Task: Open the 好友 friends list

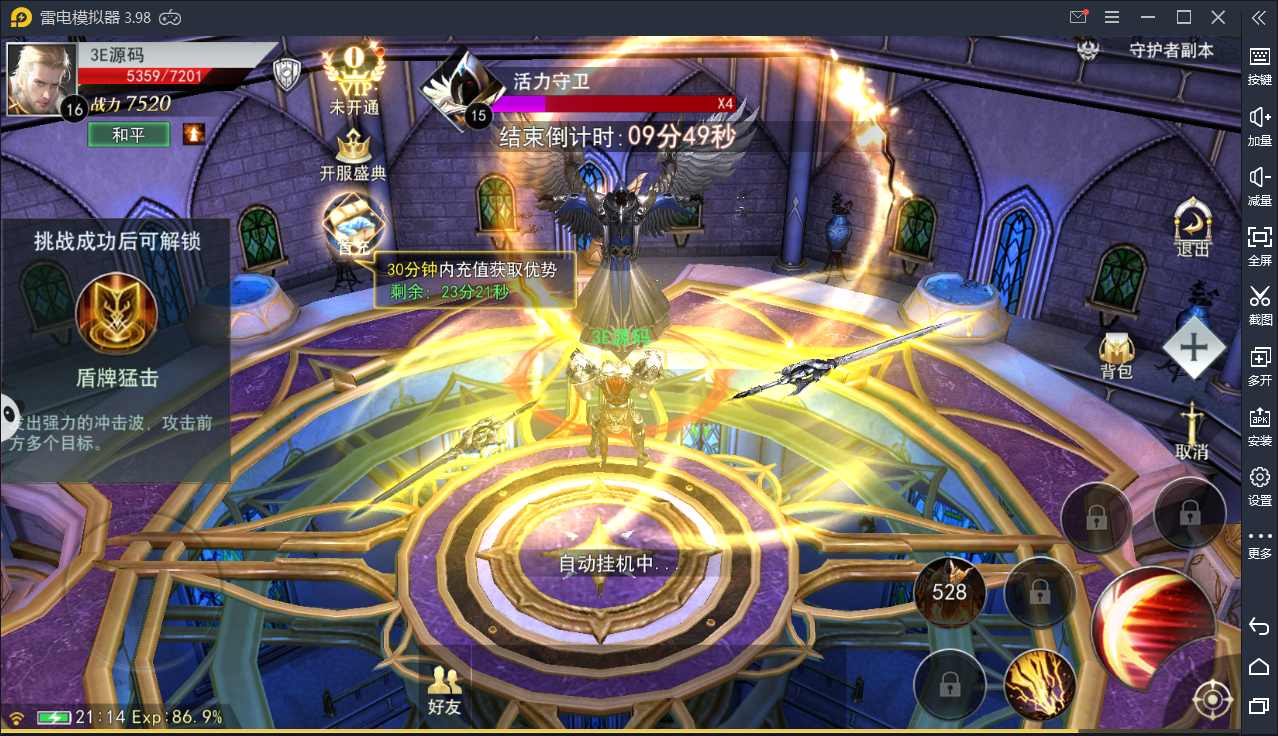Action: point(445,691)
